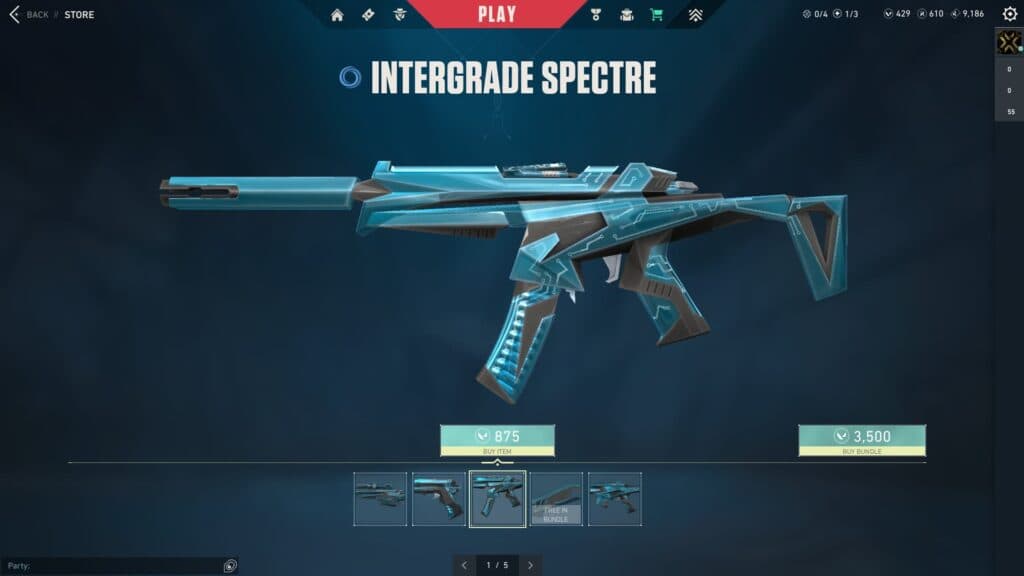Select the last rifle skin thumbnail
The width and height of the screenshot is (1024, 576).
615,498
